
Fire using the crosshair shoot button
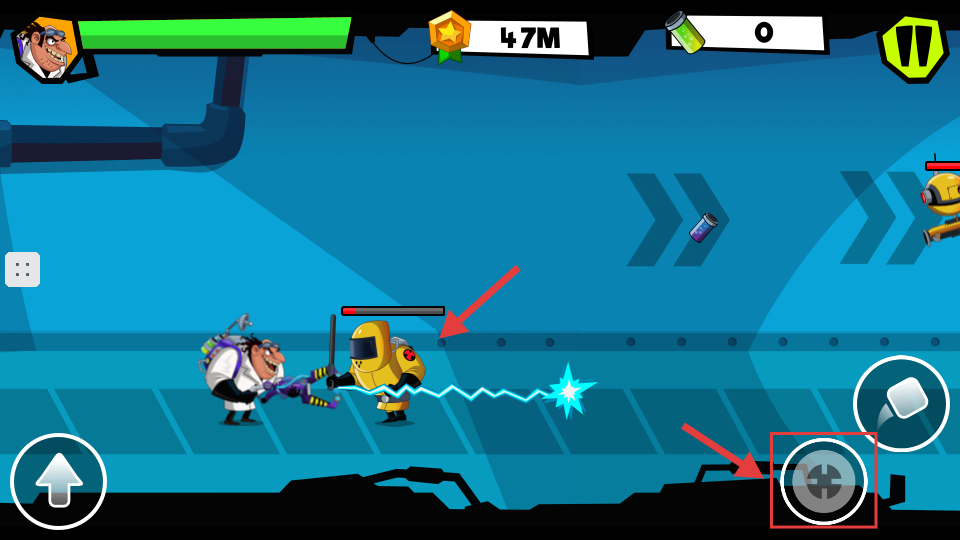tap(823, 481)
